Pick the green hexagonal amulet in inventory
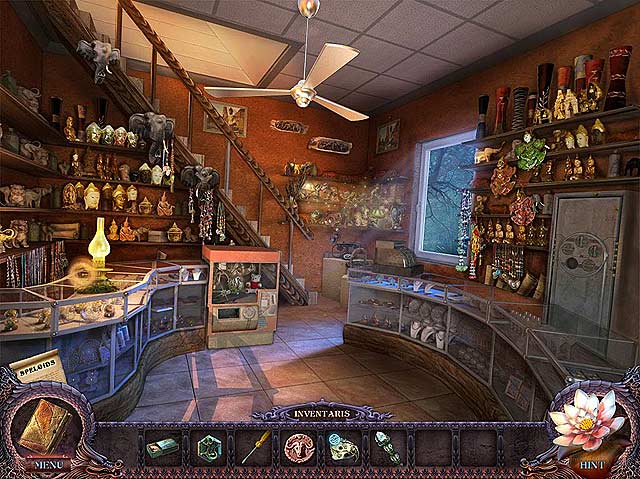Image resolution: width=640 pixels, height=479 pixels. [x=209, y=447]
